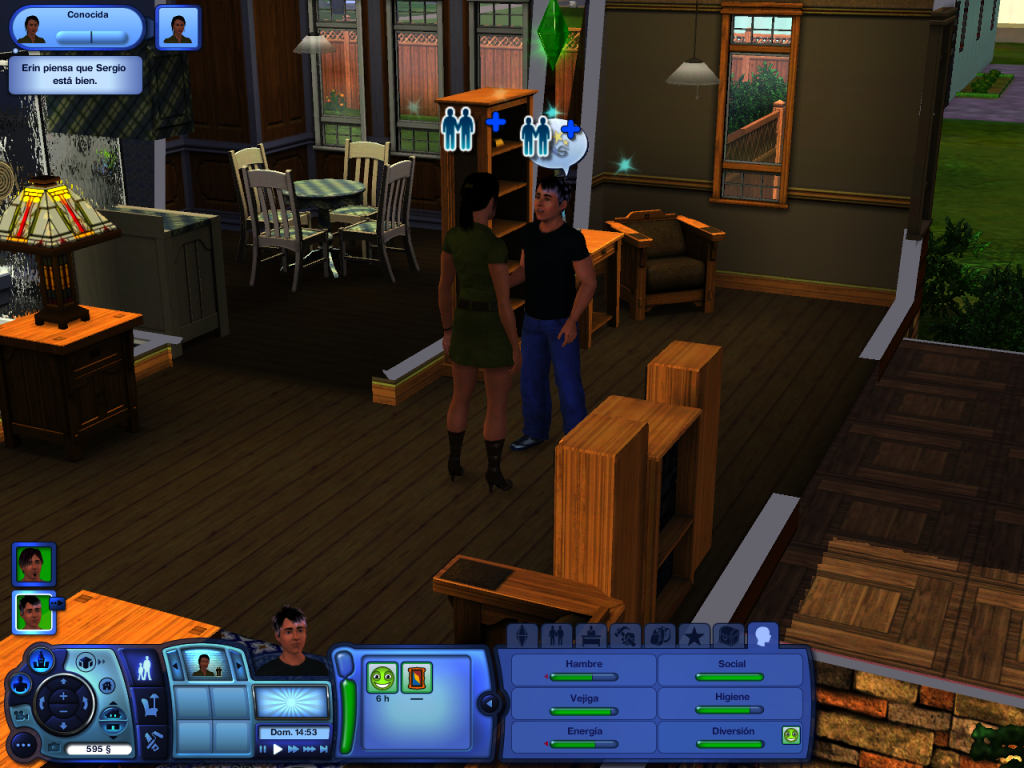The height and width of the screenshot is (768, 1024).
Task: Select the top Sim portrait in household list
Action: coord(33,563)
